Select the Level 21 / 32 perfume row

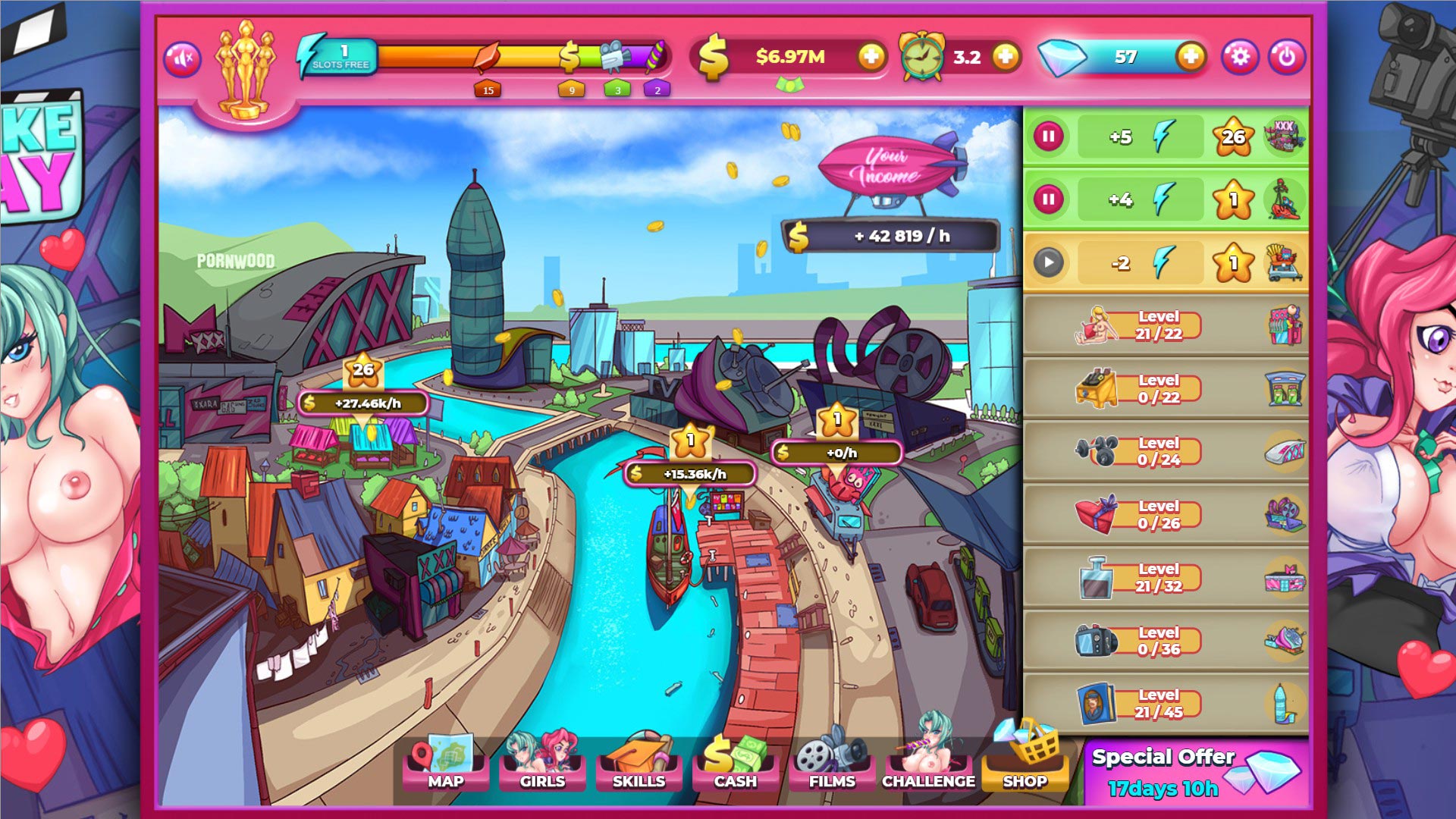(1166, 578)
